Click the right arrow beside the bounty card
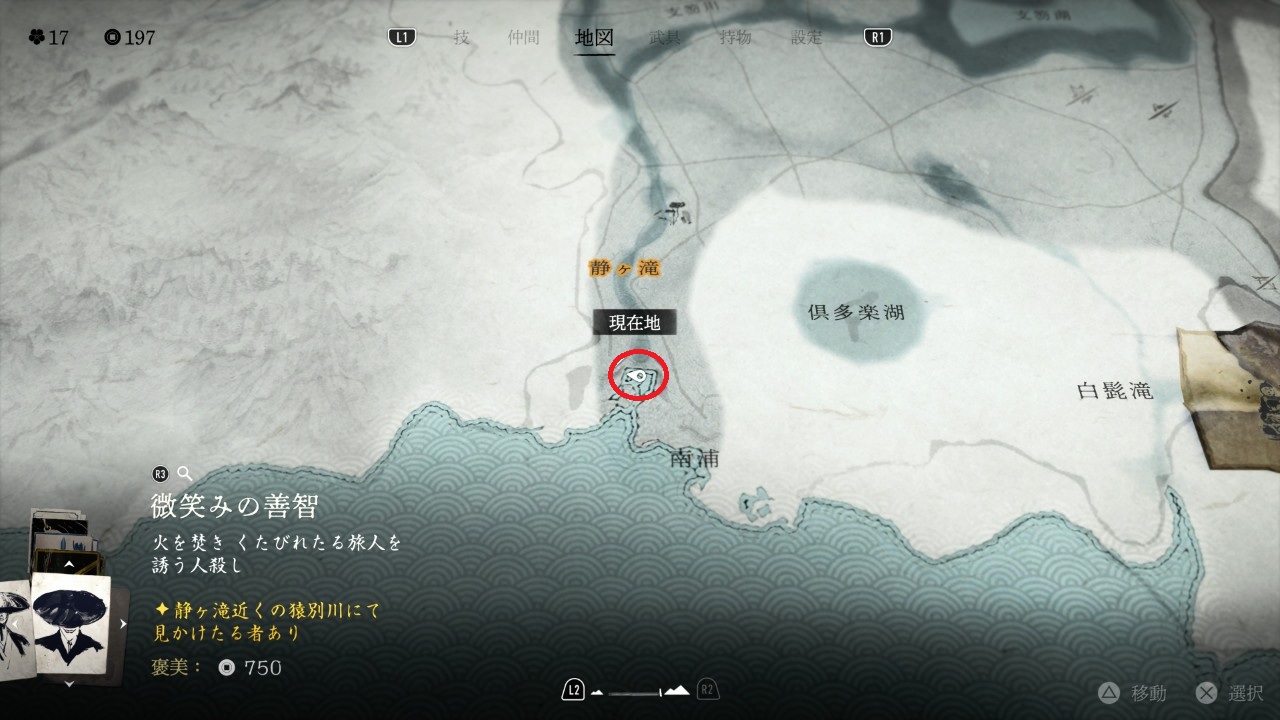The image size is (1280, 720). [124, 624]
